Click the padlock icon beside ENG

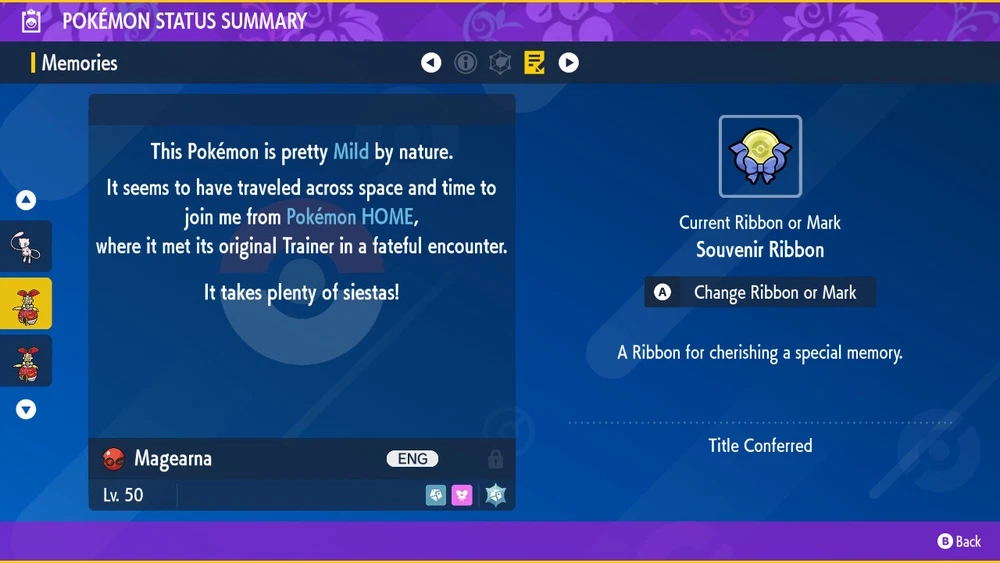tap(495, 459)
